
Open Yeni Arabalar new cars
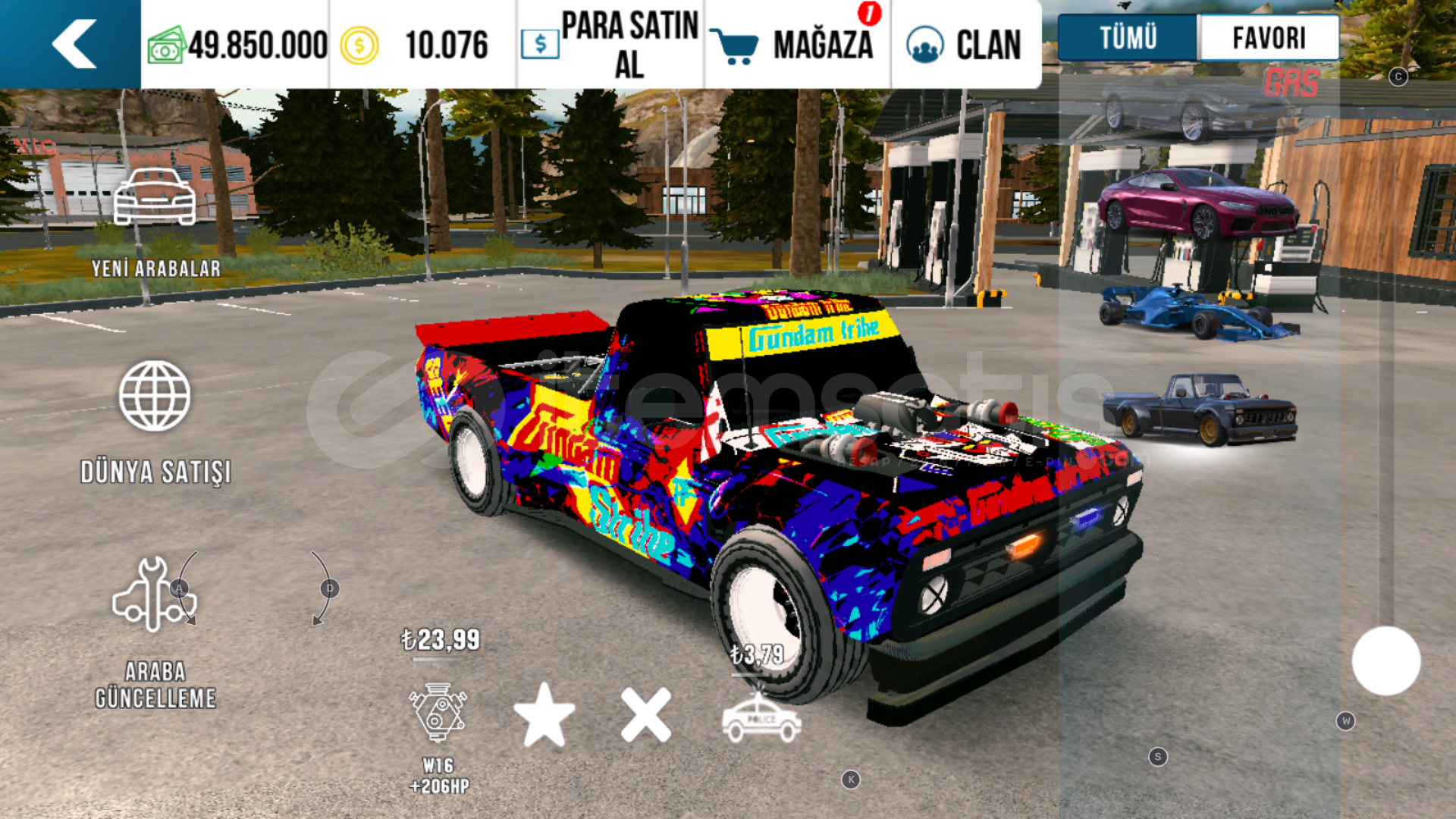(155, 220)
